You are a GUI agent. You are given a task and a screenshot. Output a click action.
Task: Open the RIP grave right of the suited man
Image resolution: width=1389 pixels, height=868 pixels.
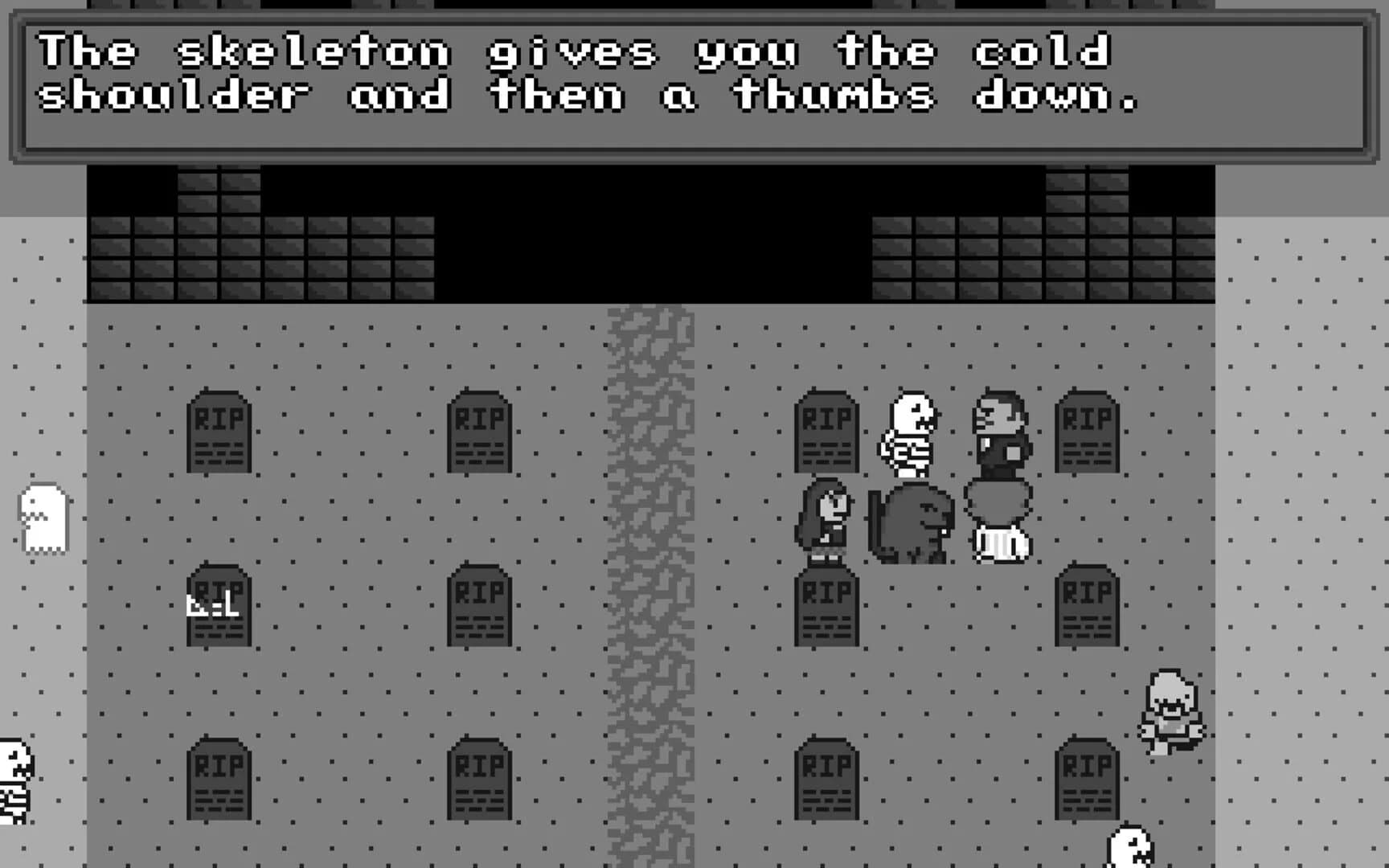pos(1089,438)
